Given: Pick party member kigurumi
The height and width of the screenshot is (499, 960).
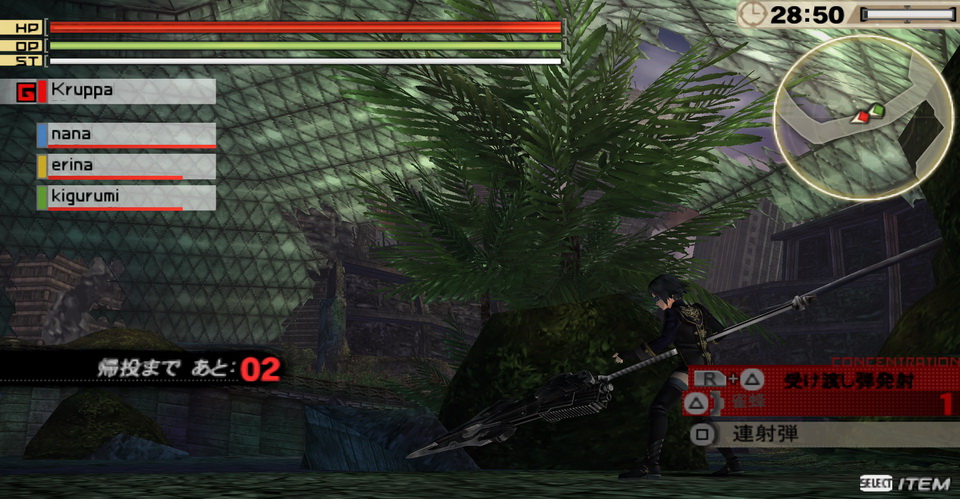Looking at the screenshot, I should click(126, 197).
